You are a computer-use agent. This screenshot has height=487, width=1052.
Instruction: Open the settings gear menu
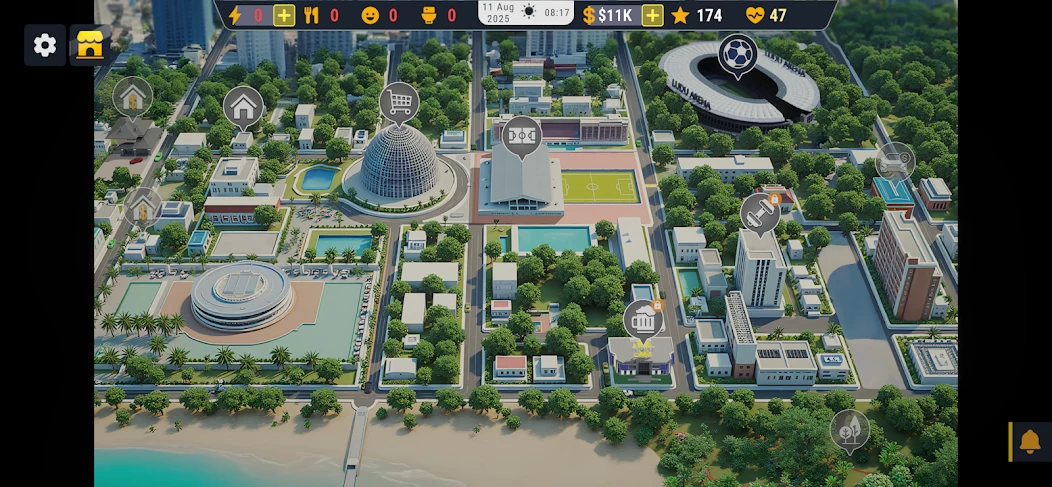click(45, 45)
